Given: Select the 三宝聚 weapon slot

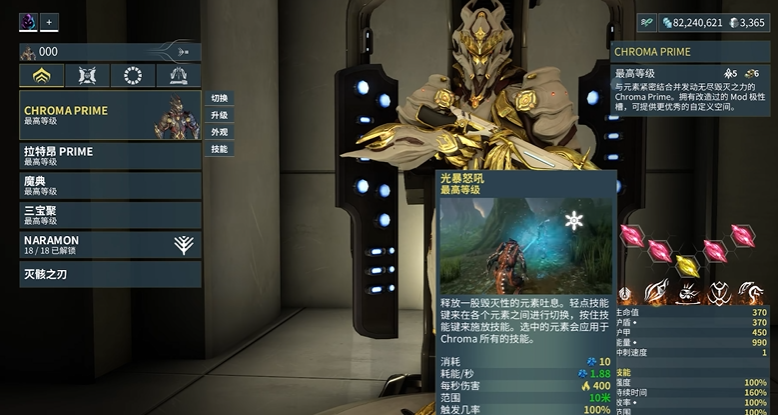Looking at the screenshot, I should 110,215.
